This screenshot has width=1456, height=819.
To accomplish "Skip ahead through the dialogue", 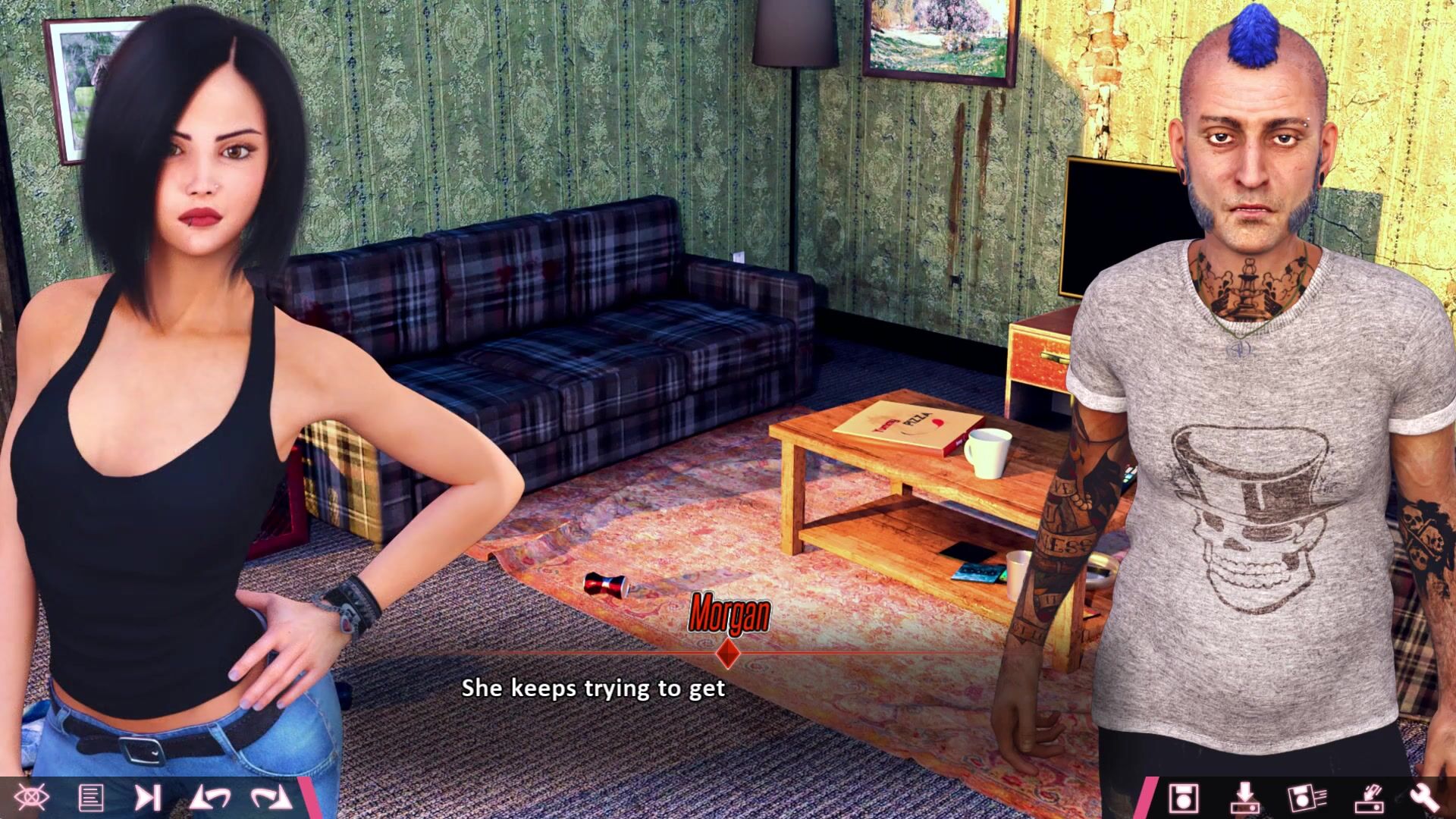I will 147,798.
